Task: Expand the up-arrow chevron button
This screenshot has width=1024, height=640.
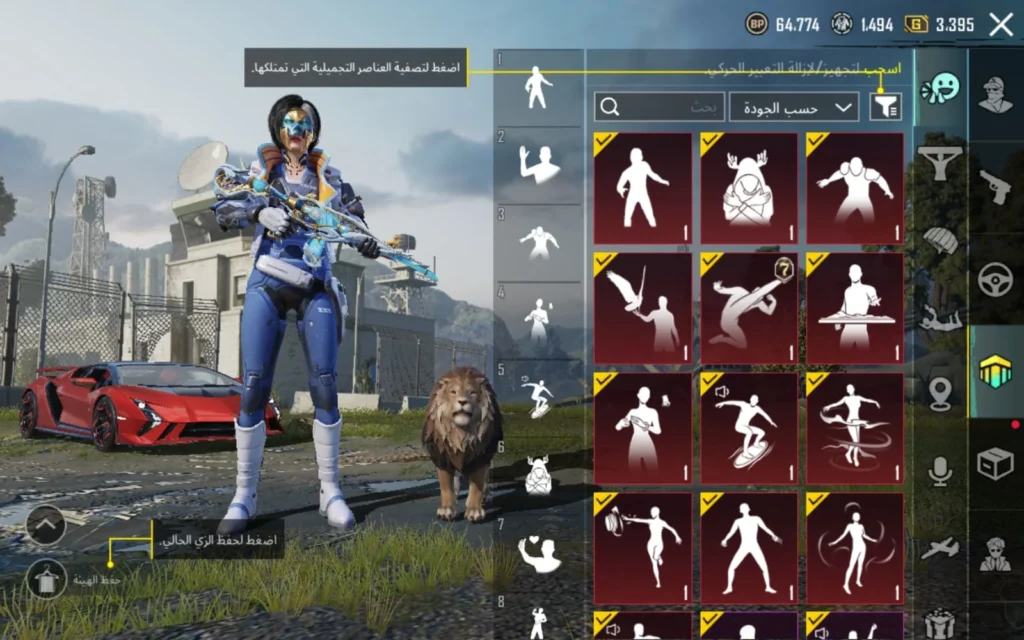Action: click(46, 524)
